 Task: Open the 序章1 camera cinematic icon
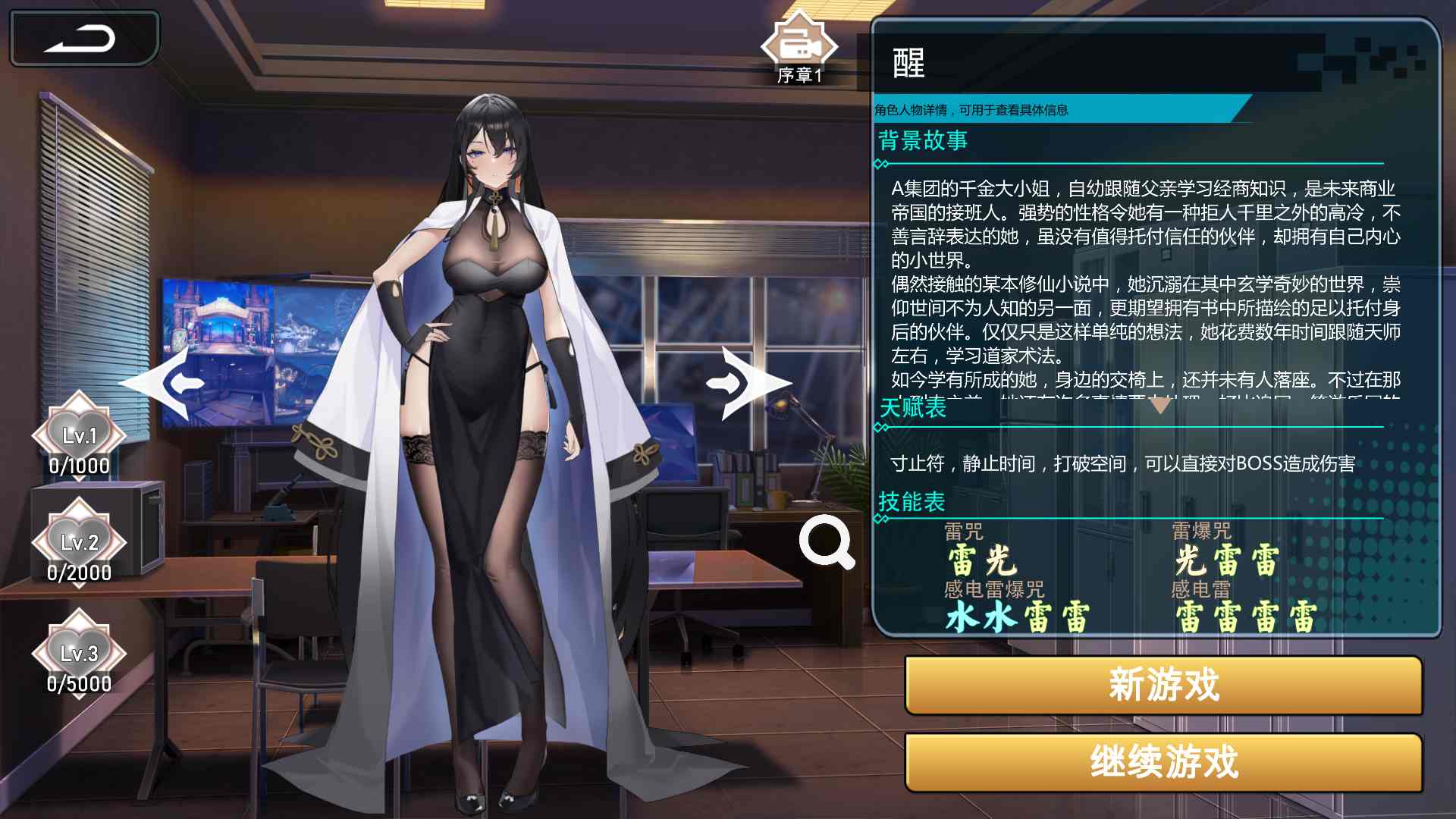click(x=799, y=45)
